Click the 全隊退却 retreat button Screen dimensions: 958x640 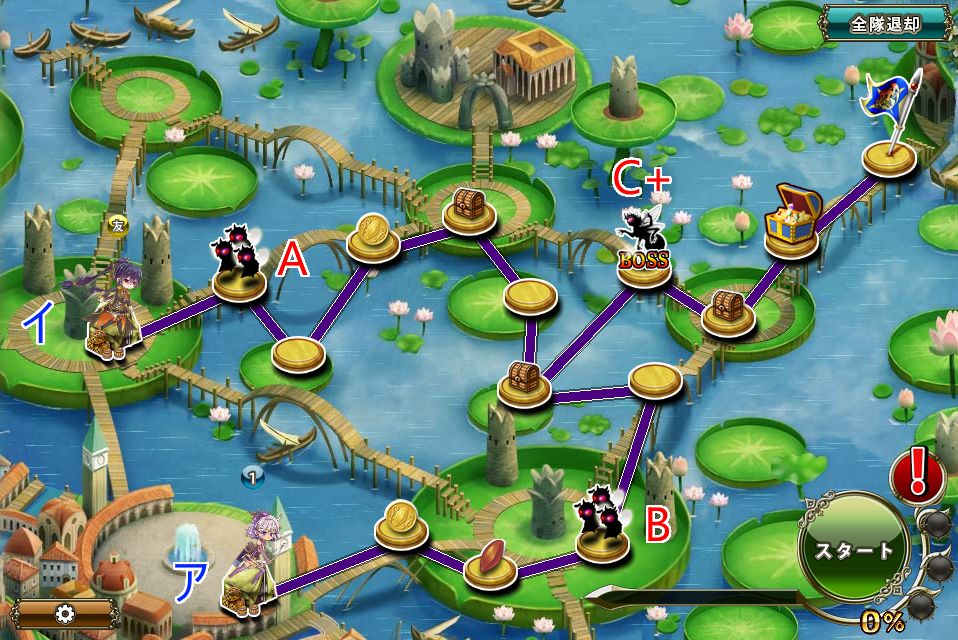[885, 23]
